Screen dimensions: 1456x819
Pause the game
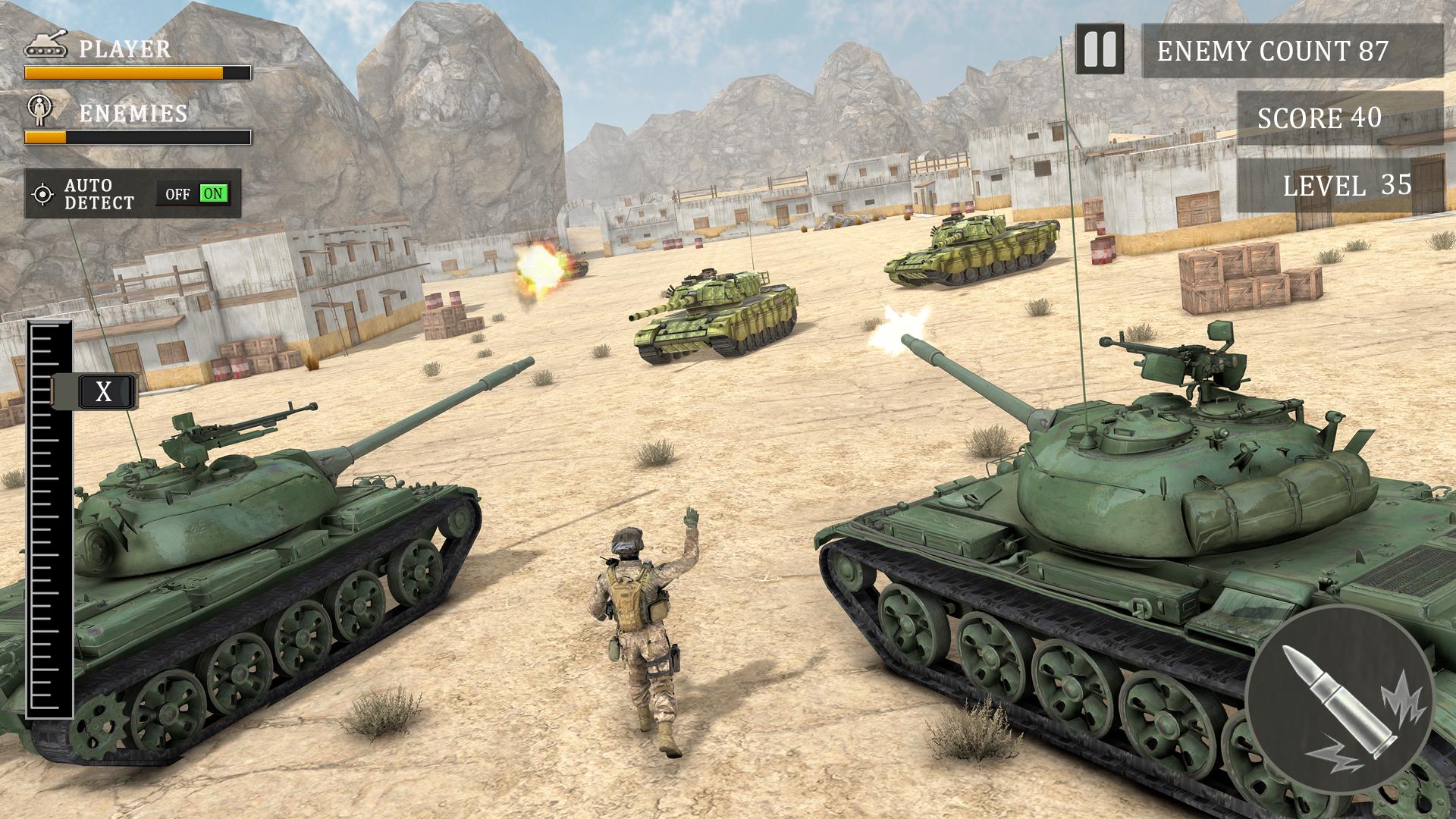[x=1100, y=50]
